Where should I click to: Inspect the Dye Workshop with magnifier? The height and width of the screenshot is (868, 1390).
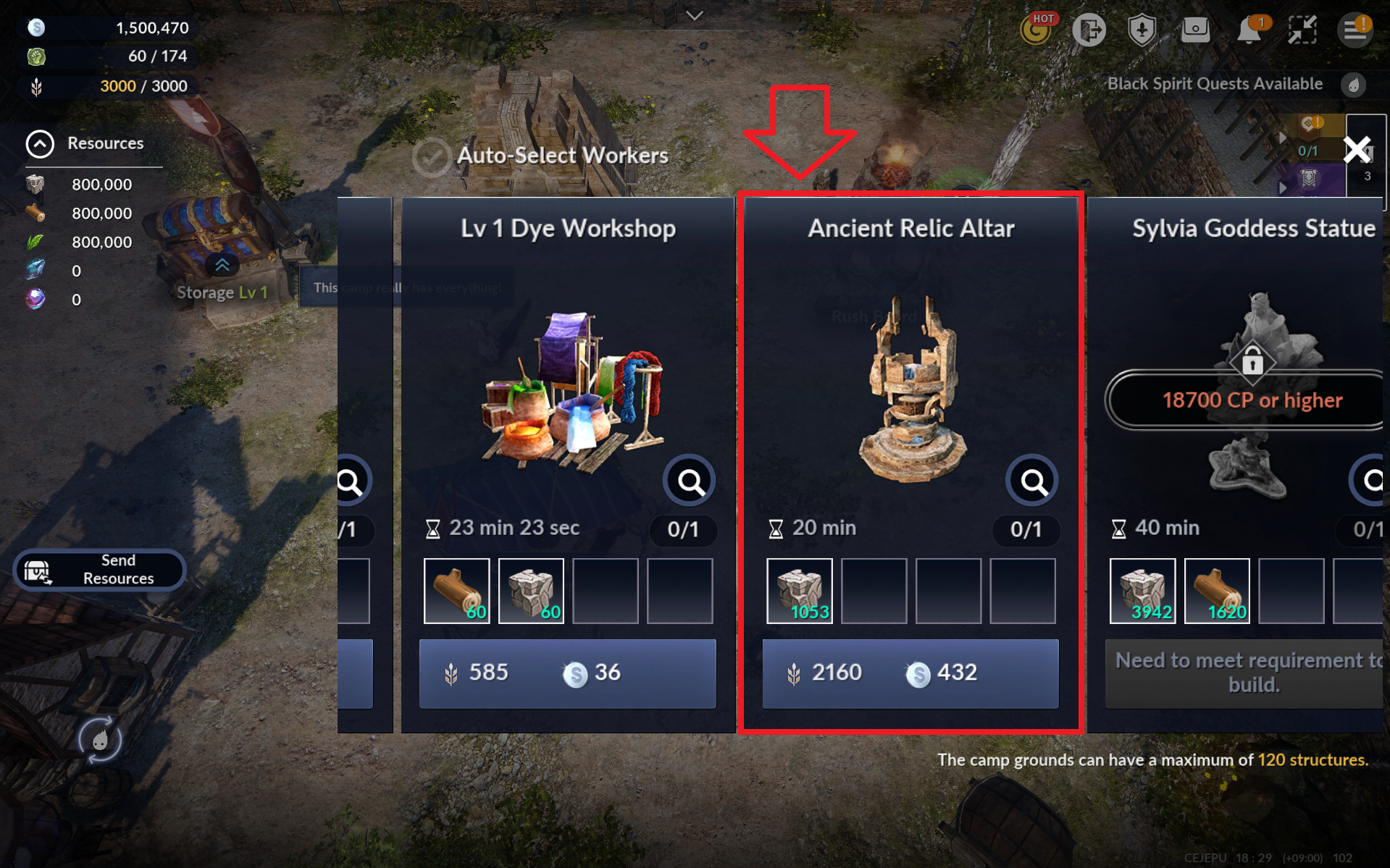pos(690,481)
